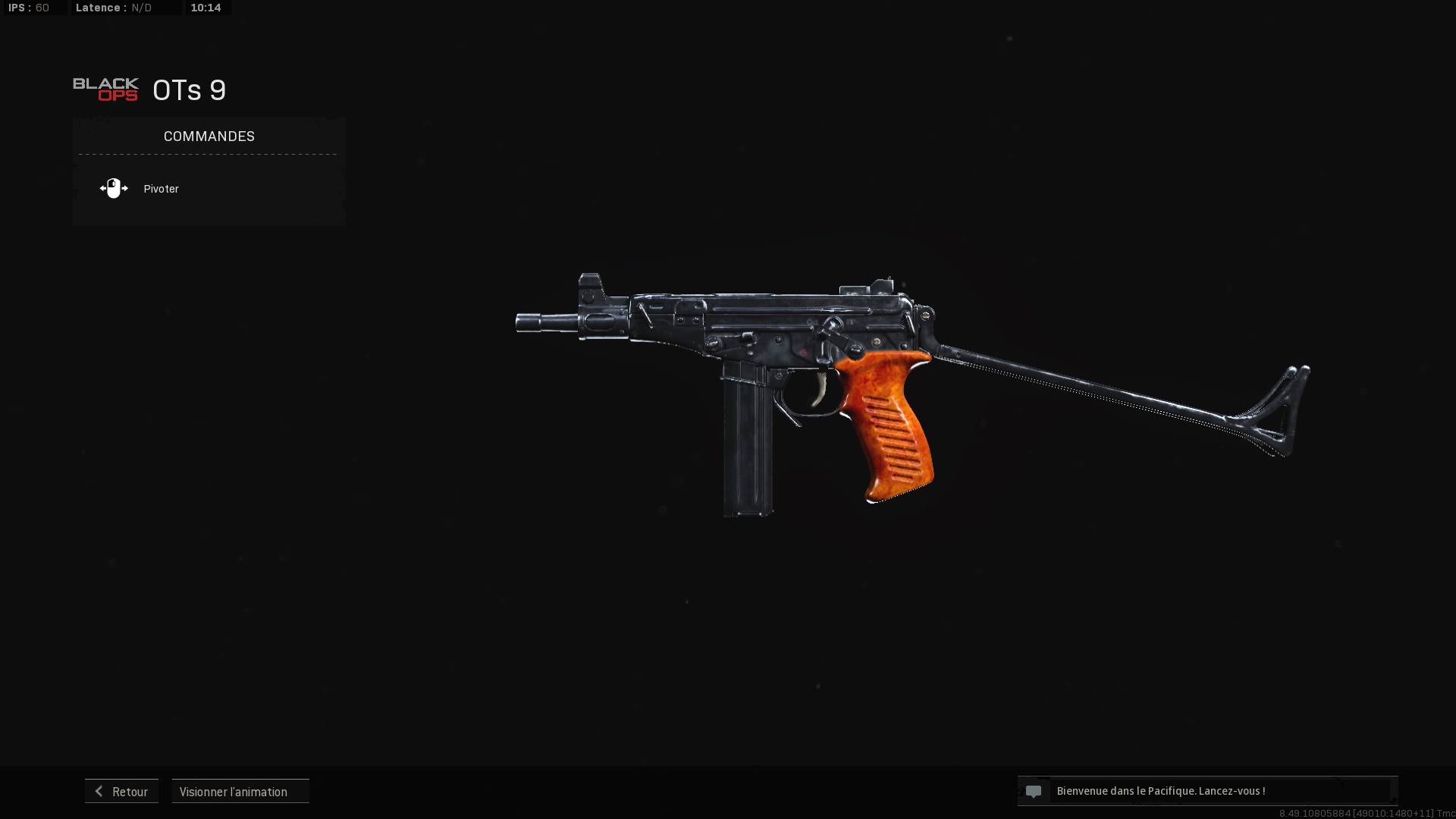Click the Bienvenue dans le Pacifique notification
The width and height of the screenshot is (1456, 819).
coord(1160,790)
